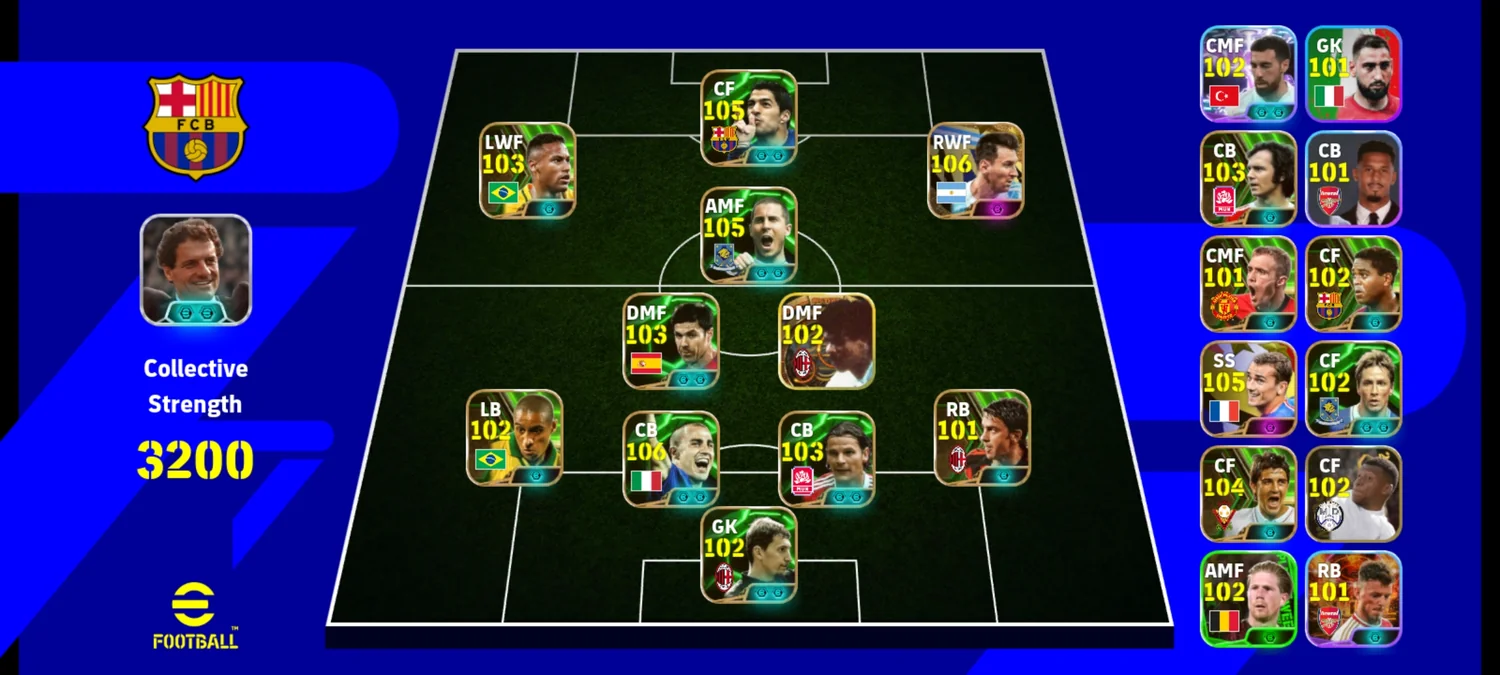The height and width of the screenshot is (675, 1500).
Task: Select substitute CMF 101 Manchester United card
Action: pos(1248,284)
